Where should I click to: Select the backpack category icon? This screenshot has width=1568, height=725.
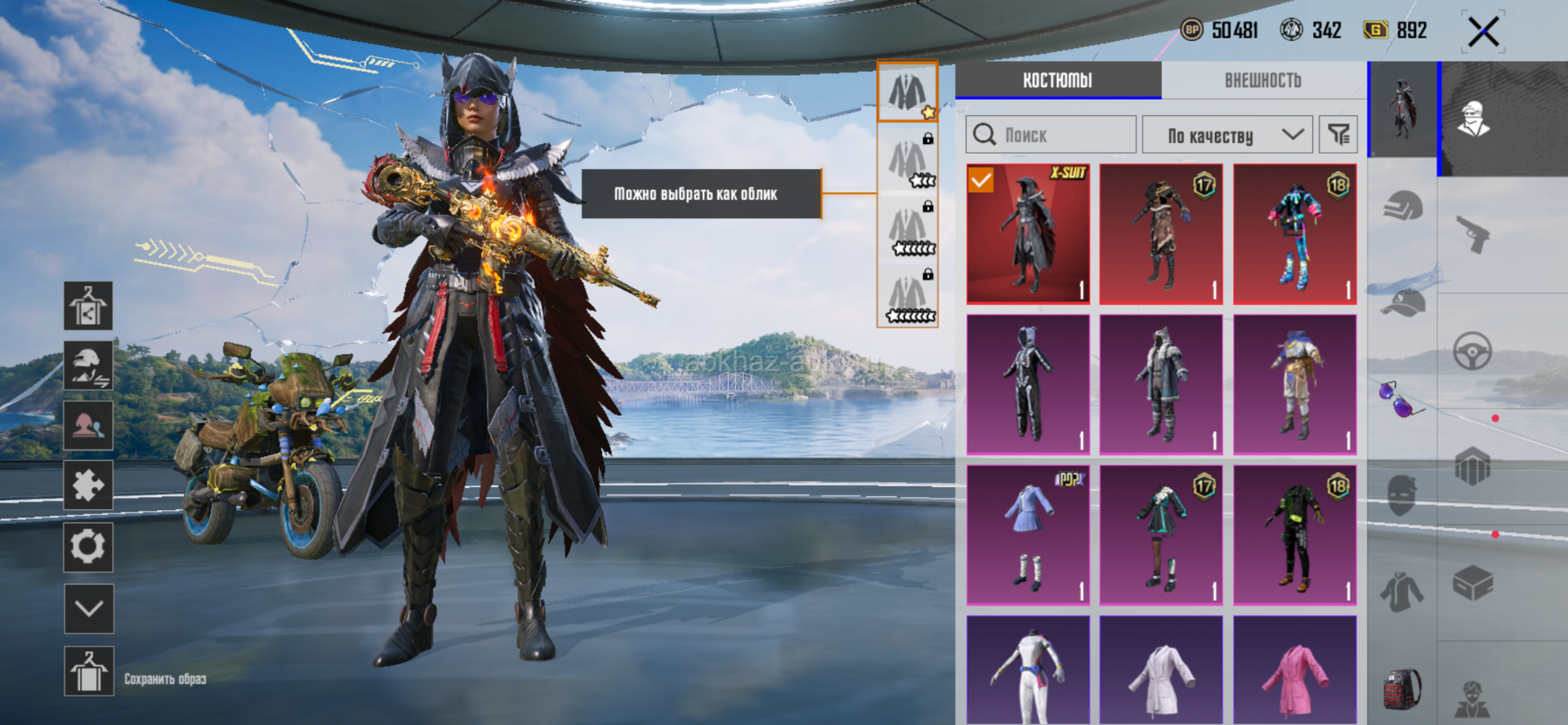coord(1402,689)
